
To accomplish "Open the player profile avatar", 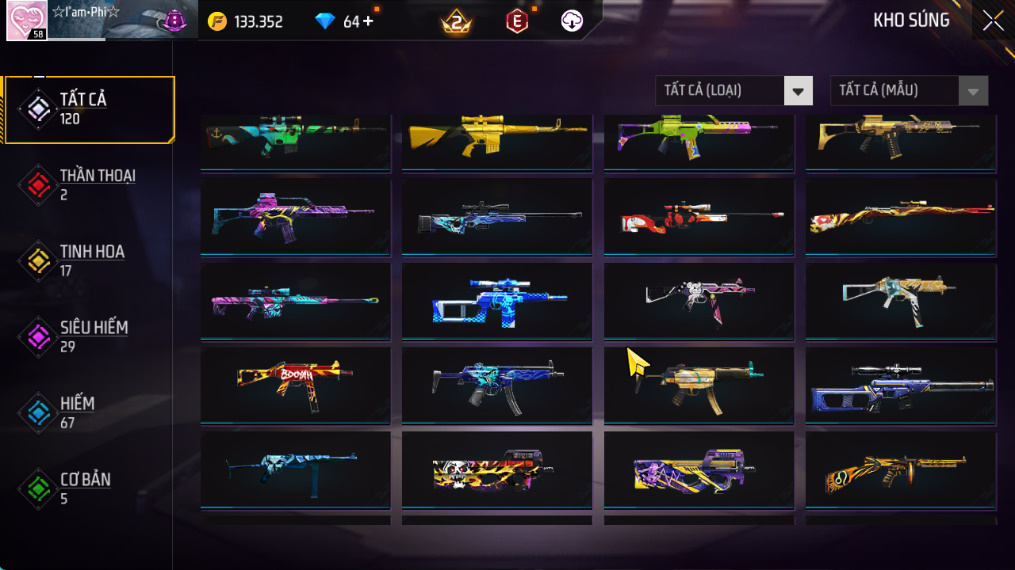I will [x=26, y=21].
